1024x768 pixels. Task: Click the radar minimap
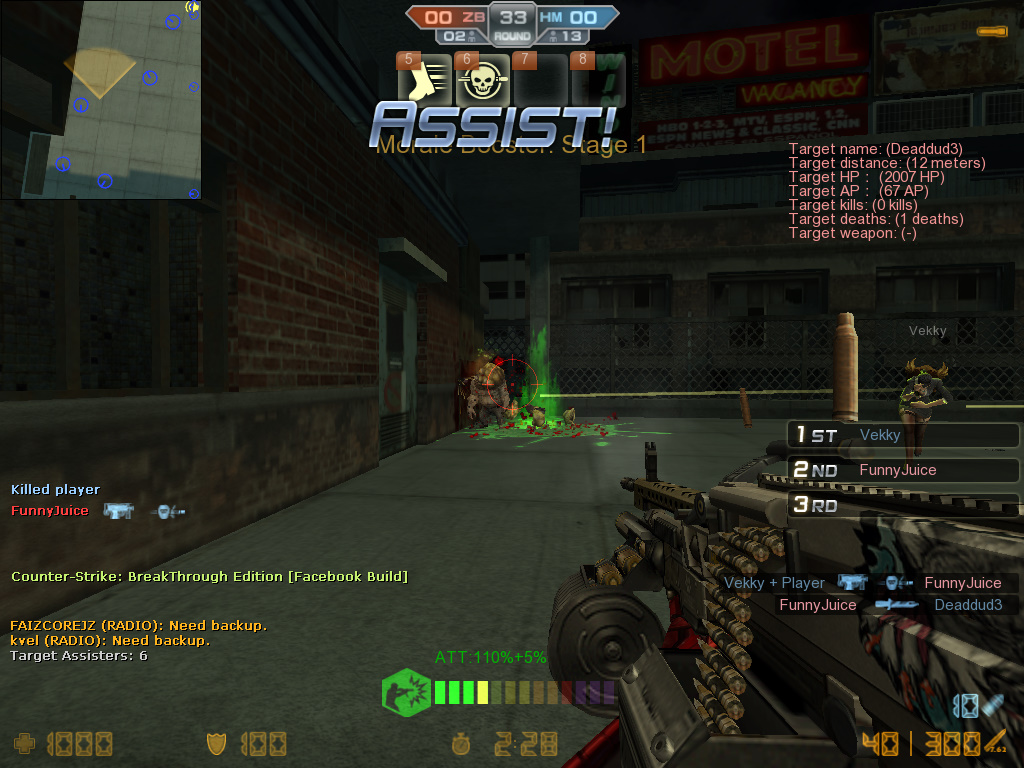100,99
